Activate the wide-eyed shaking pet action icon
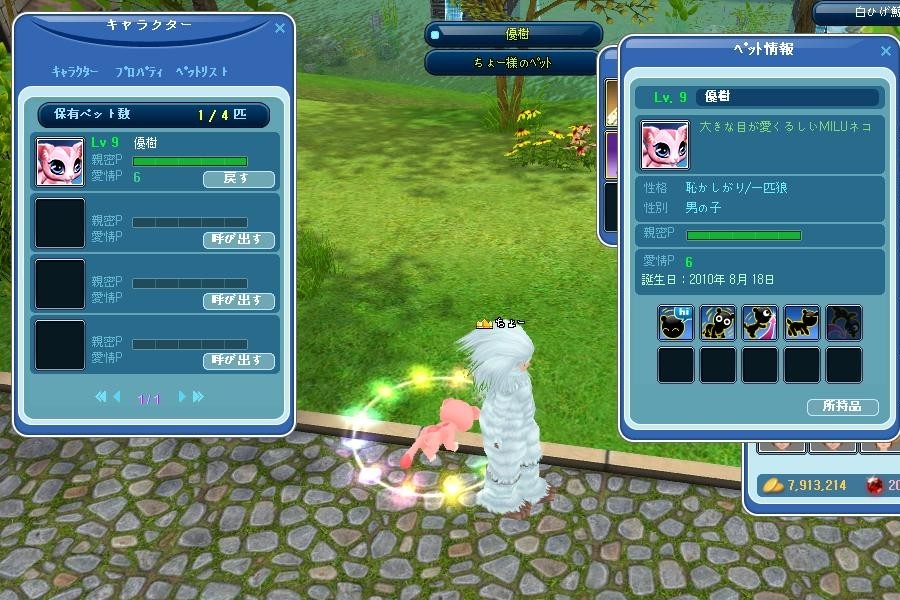Image resolution: width=900 pixels, height=600 pixels. (718, 323)
